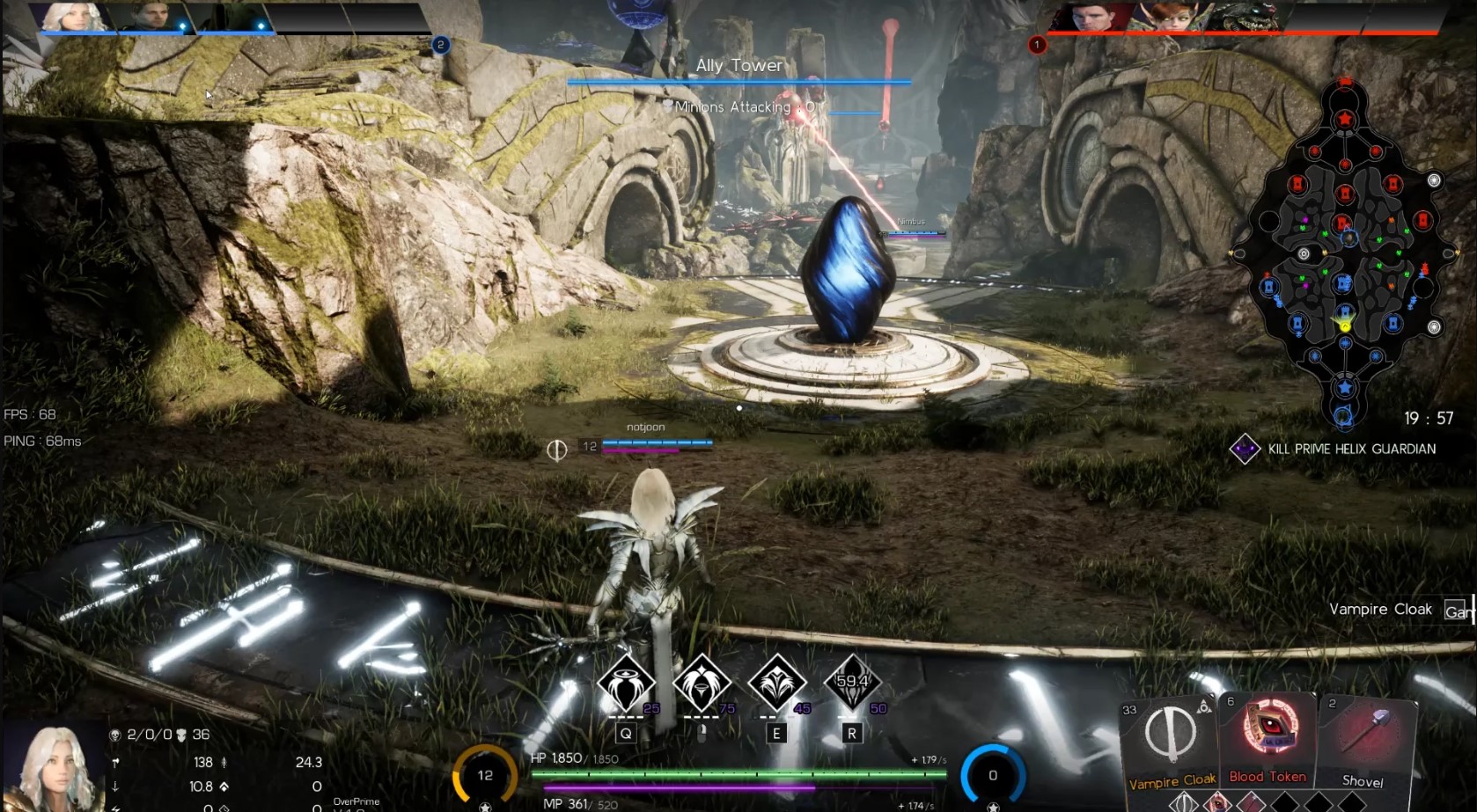Use the E ability icon
Screen dimensions: 1477x812
(776, 683)
